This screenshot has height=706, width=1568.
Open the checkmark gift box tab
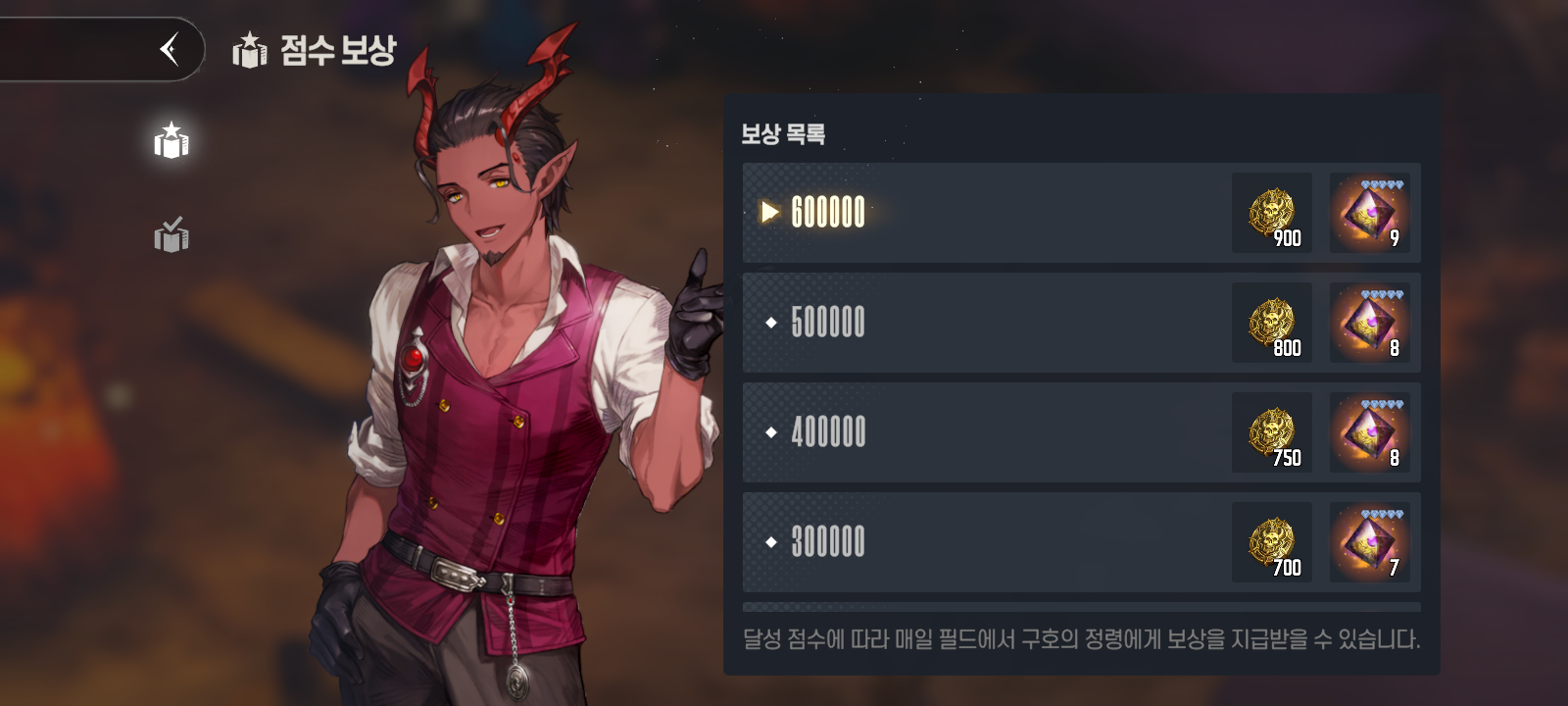[x=171, y=235]
